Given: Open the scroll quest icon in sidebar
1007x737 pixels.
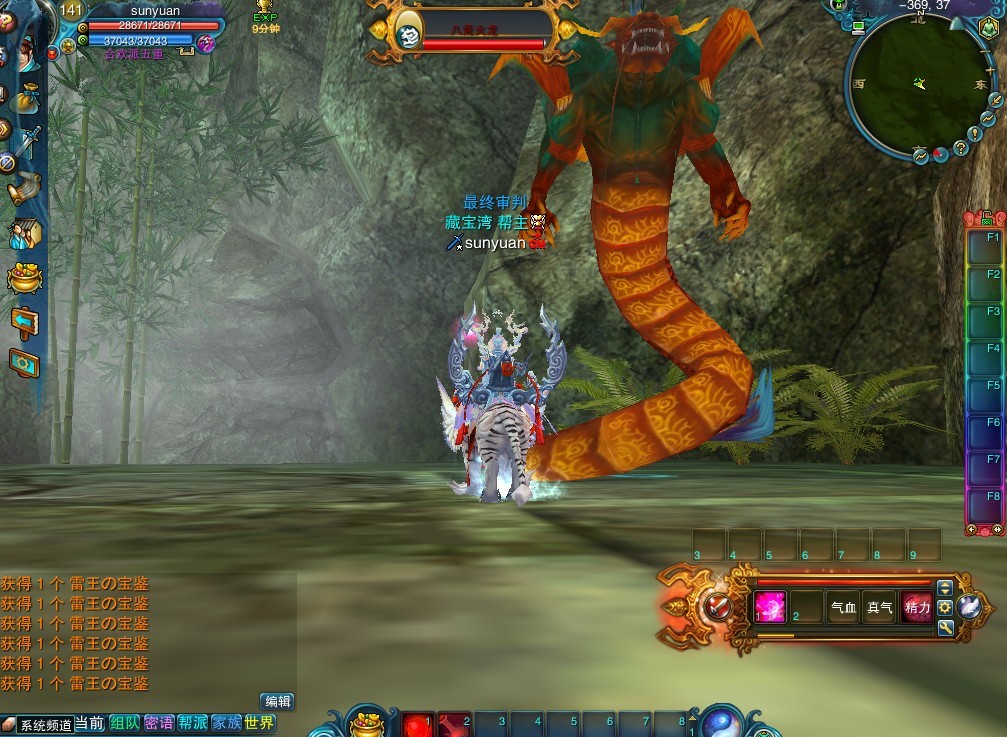Looking at the screenshot, I should tap(25, 188).
